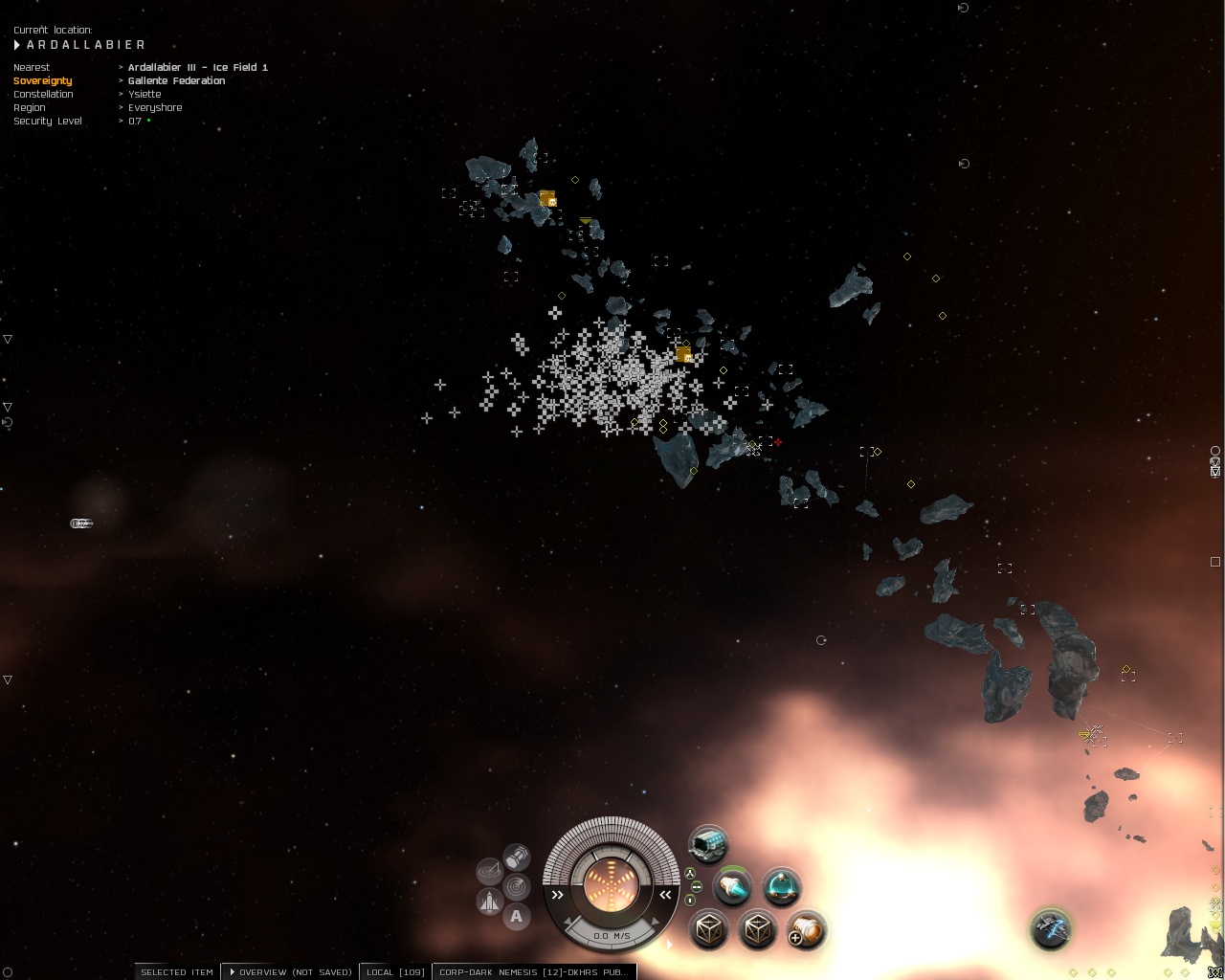Open the ship scanner radar button
1225x980 pixels.
coord(517,886)
